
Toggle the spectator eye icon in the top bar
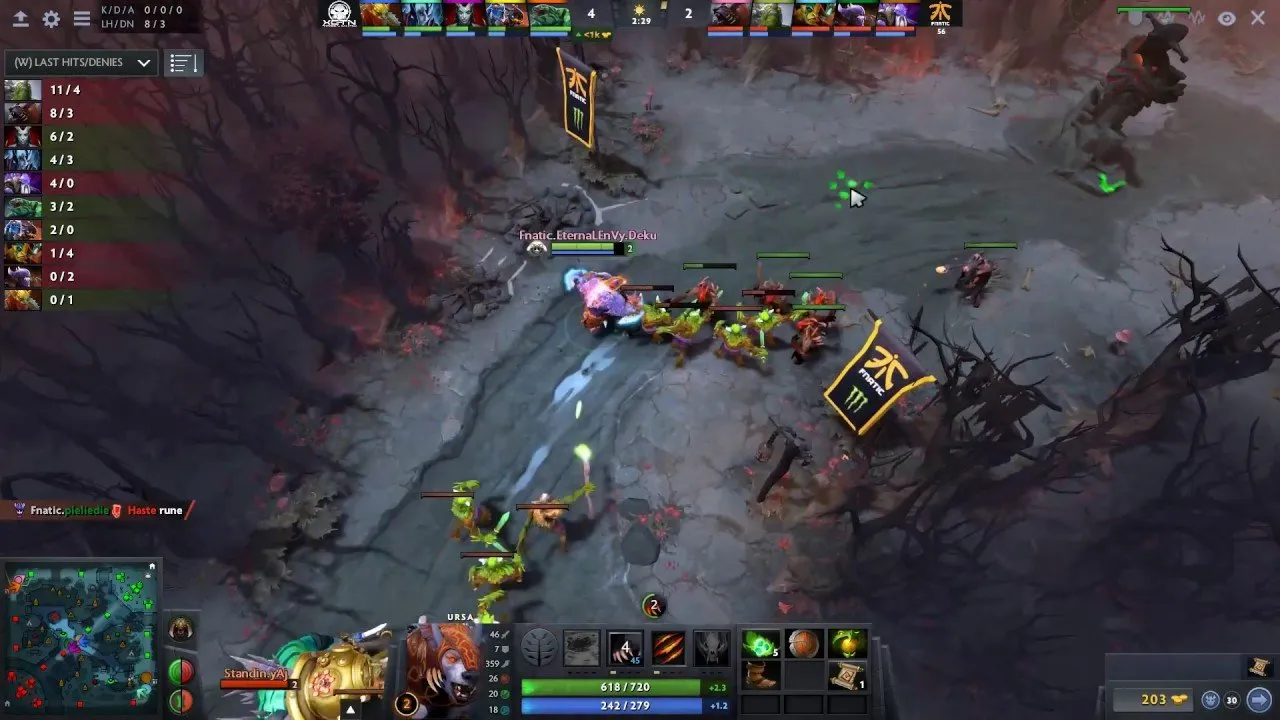1224,17
